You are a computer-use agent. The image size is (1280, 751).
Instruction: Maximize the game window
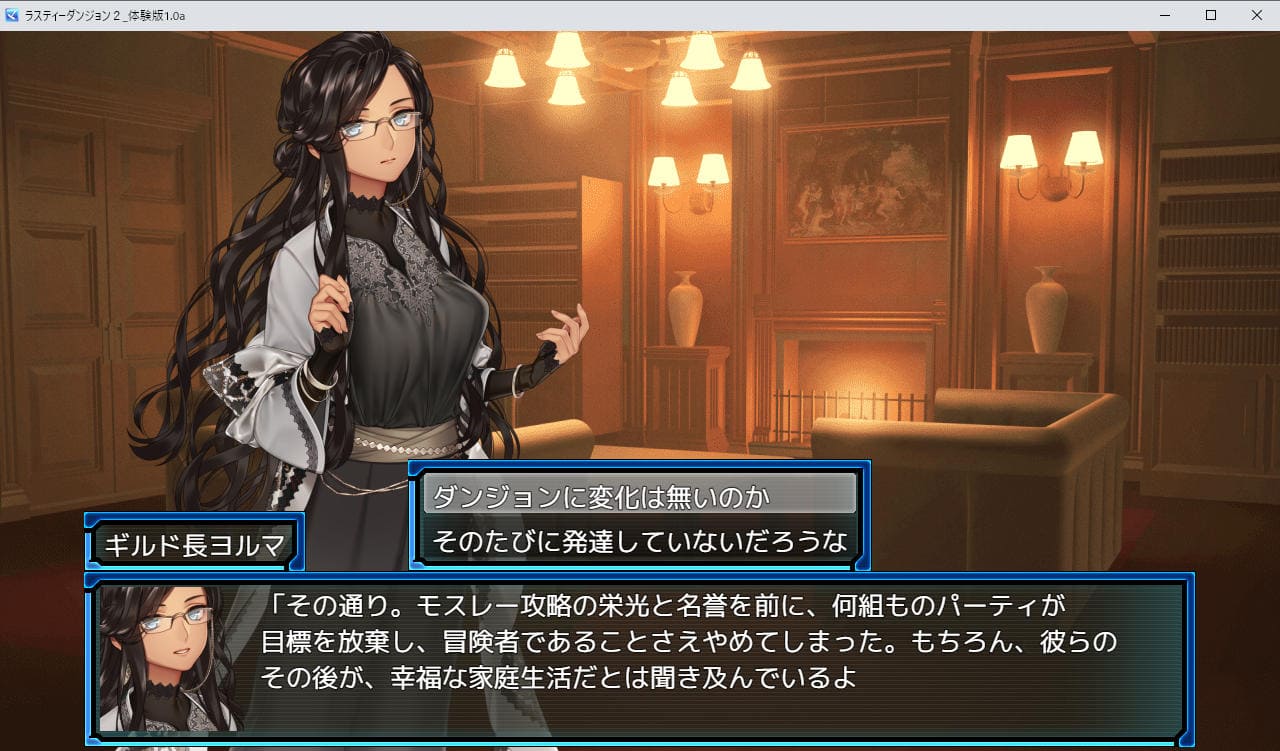click(x=1210, y=15)
